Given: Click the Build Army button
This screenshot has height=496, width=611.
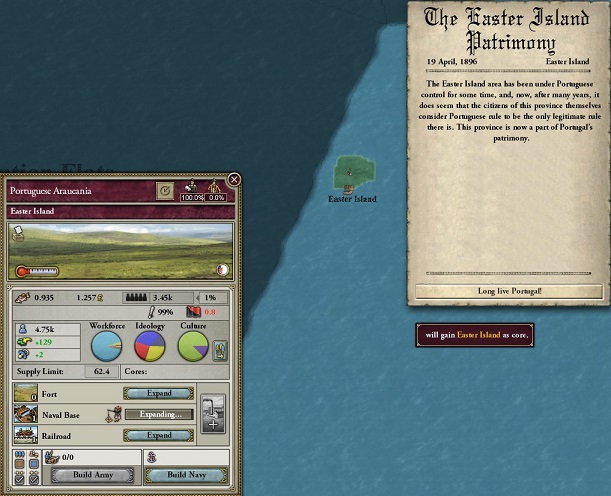Looking at the screenshot, I should [x=92, y=475].
